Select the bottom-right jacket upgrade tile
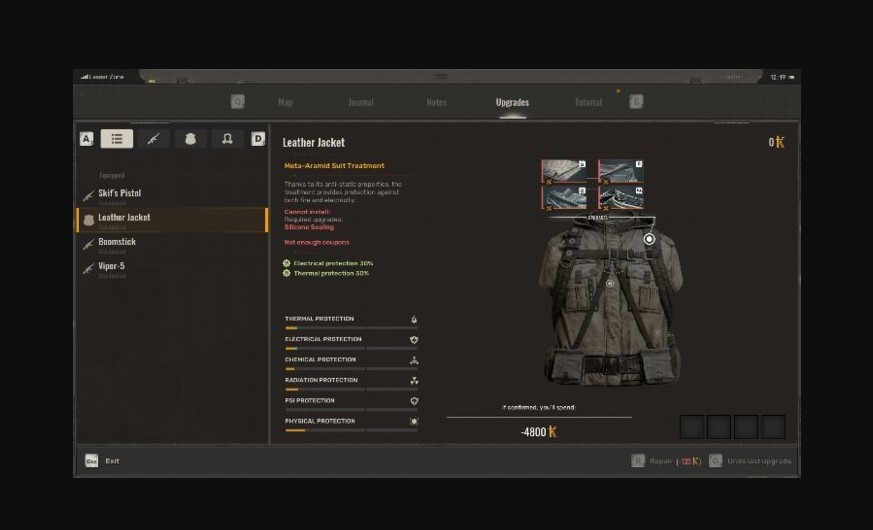This screenshot has width=873, height=530. (621, 197)
